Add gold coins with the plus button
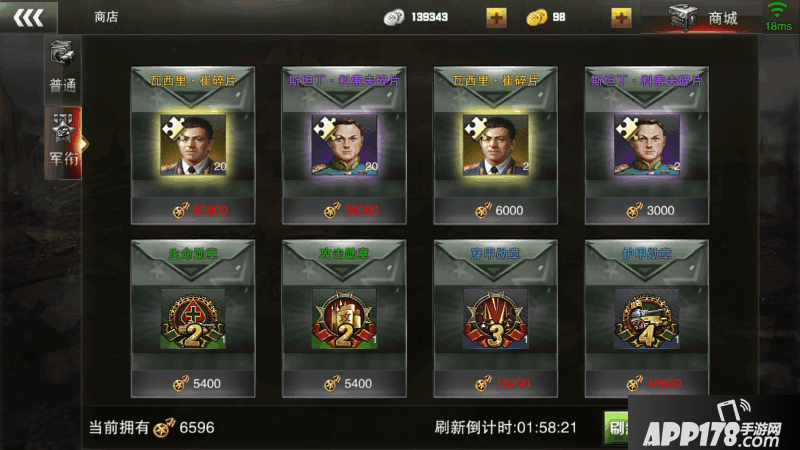This screenshot has height=450, width=800. (621, 17)
